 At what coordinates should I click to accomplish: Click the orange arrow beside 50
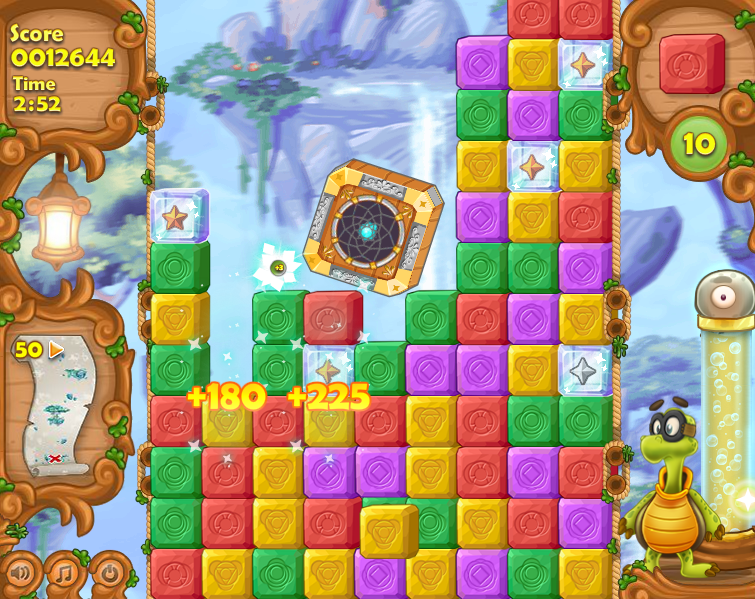[56, 350]
